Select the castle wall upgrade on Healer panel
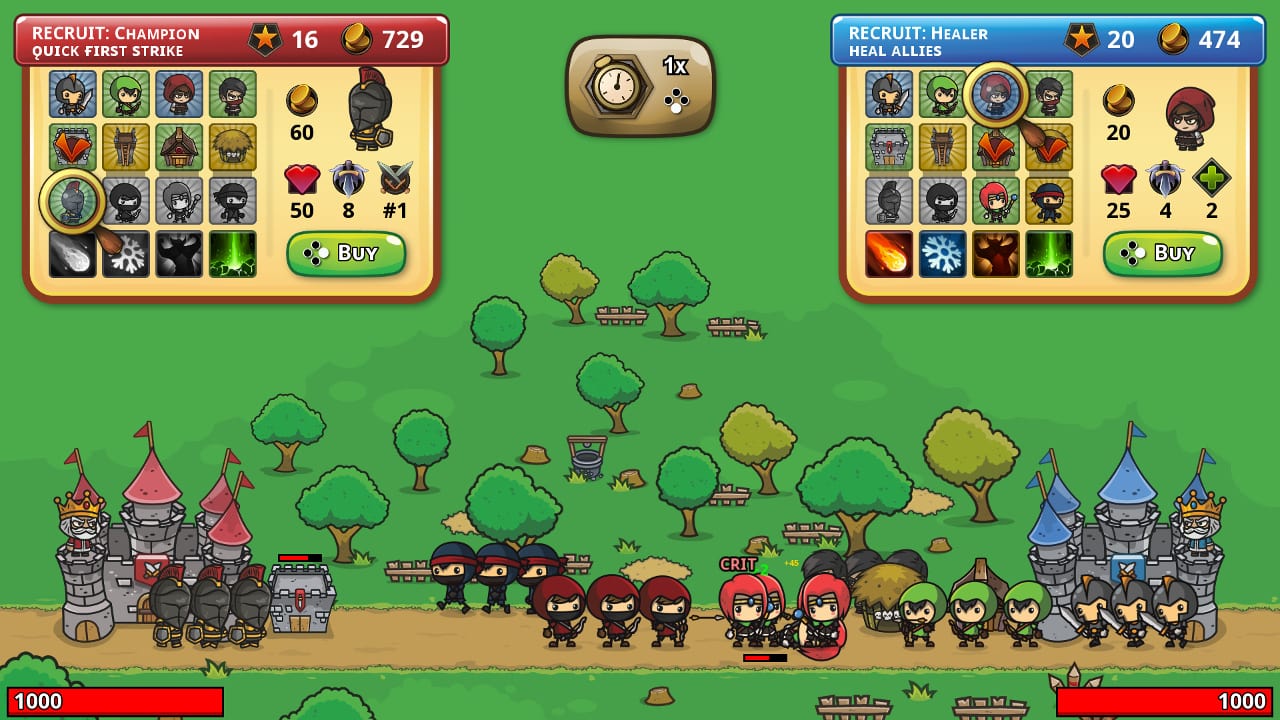The width and height of the screenshot is (1280, 720). pyautogui.click(x=887, y=146)
